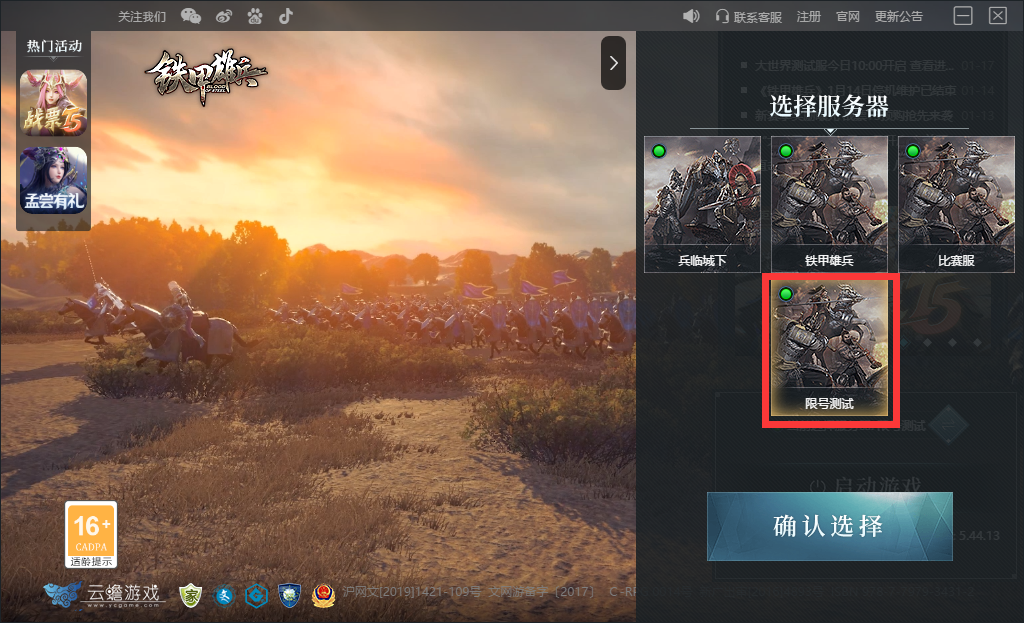Viewport: 1024px width, 623px height.
Task: Toggle the launcher sound speaker icon
Action: click(x=691, y=16)
